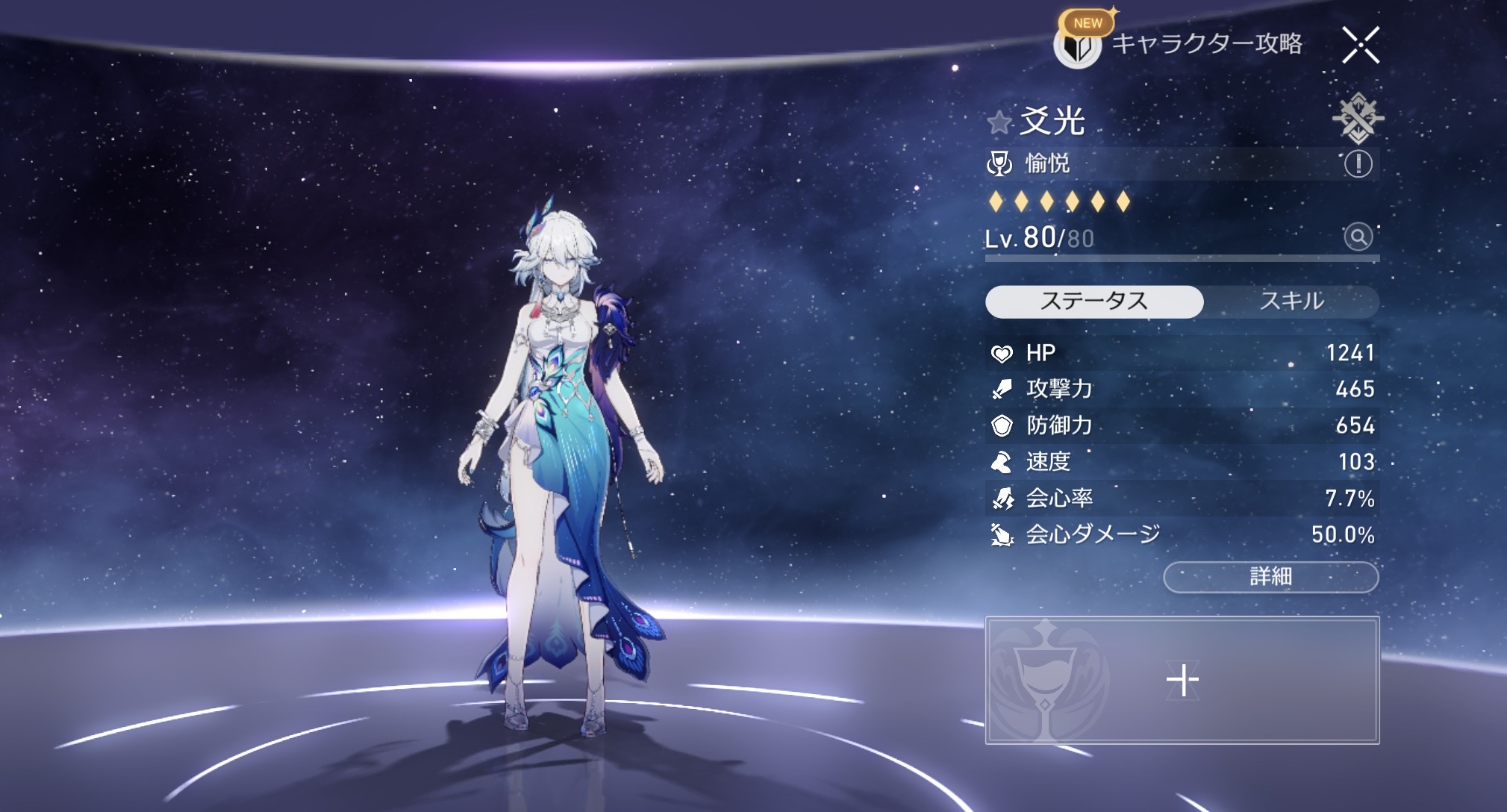The height and width of the screenshot is (812, 1507).
Task: Open the 詳細 stat details
Action: click(1270, 577)
